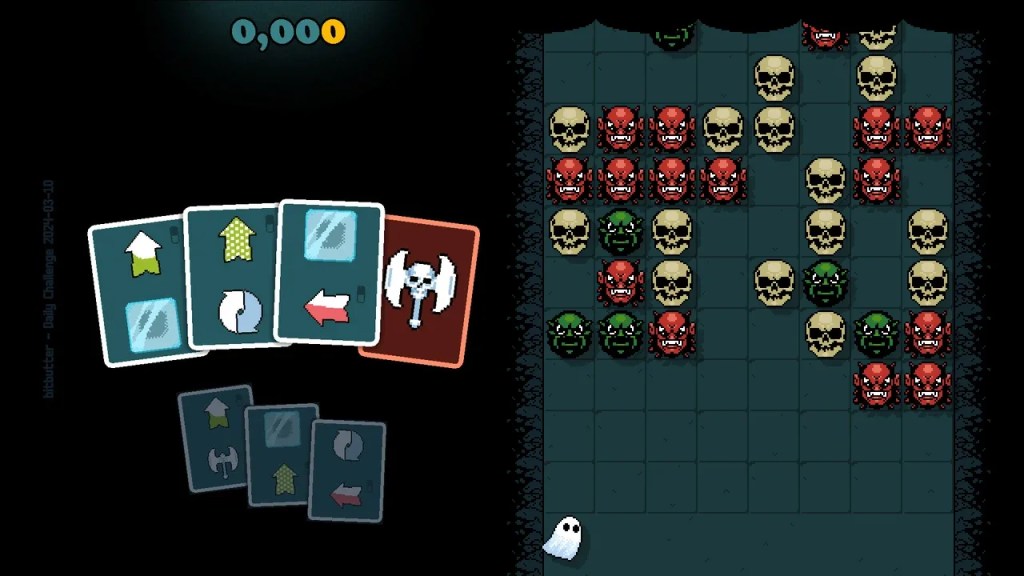The image size is (1024, 576).
Task: Pick the ice block and red left-arrow card
Action: [328, 272]
